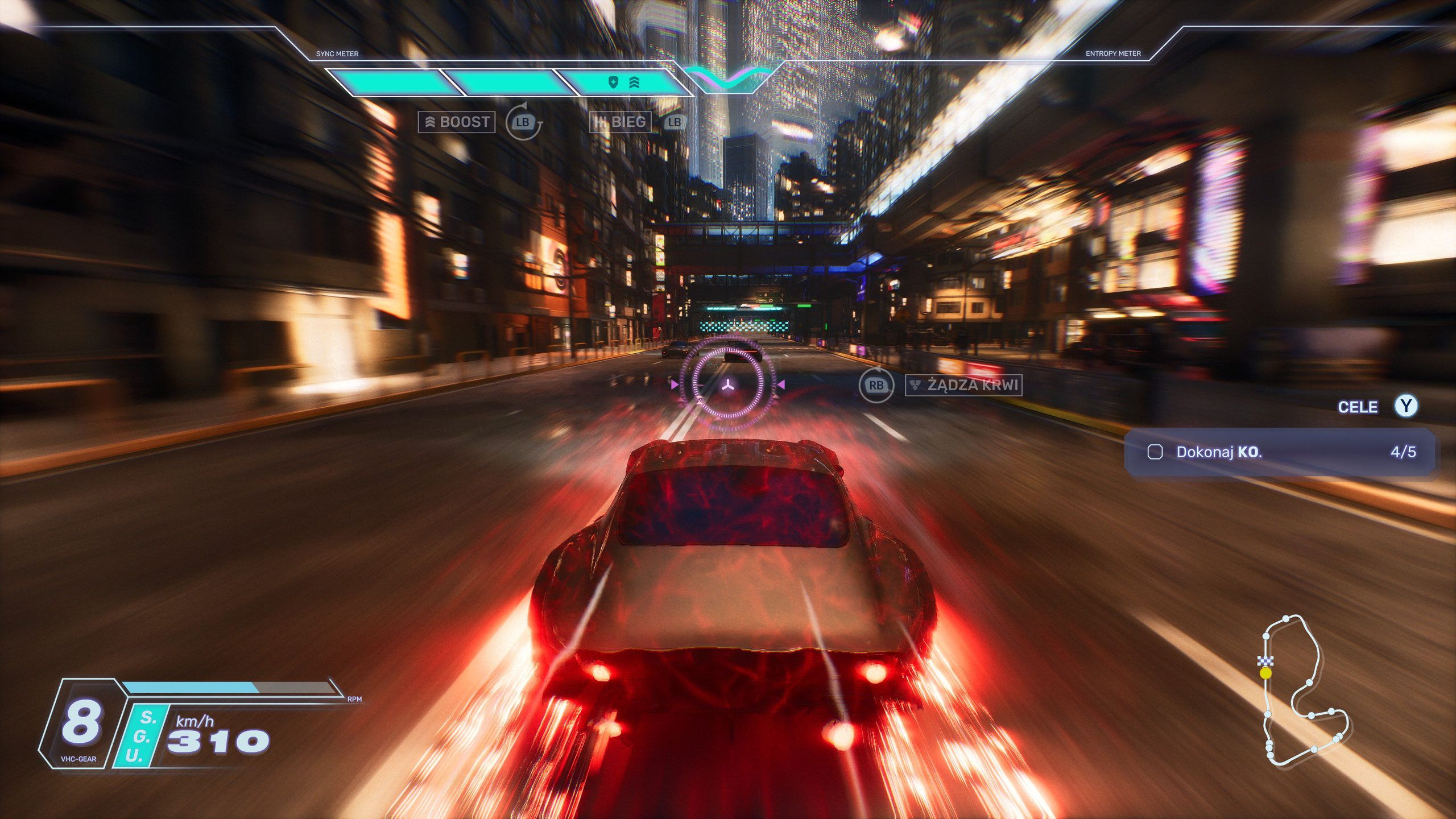Open the CELE objectives header
The height and width of the screenshot is (819, 1456).
point(1358,407)
